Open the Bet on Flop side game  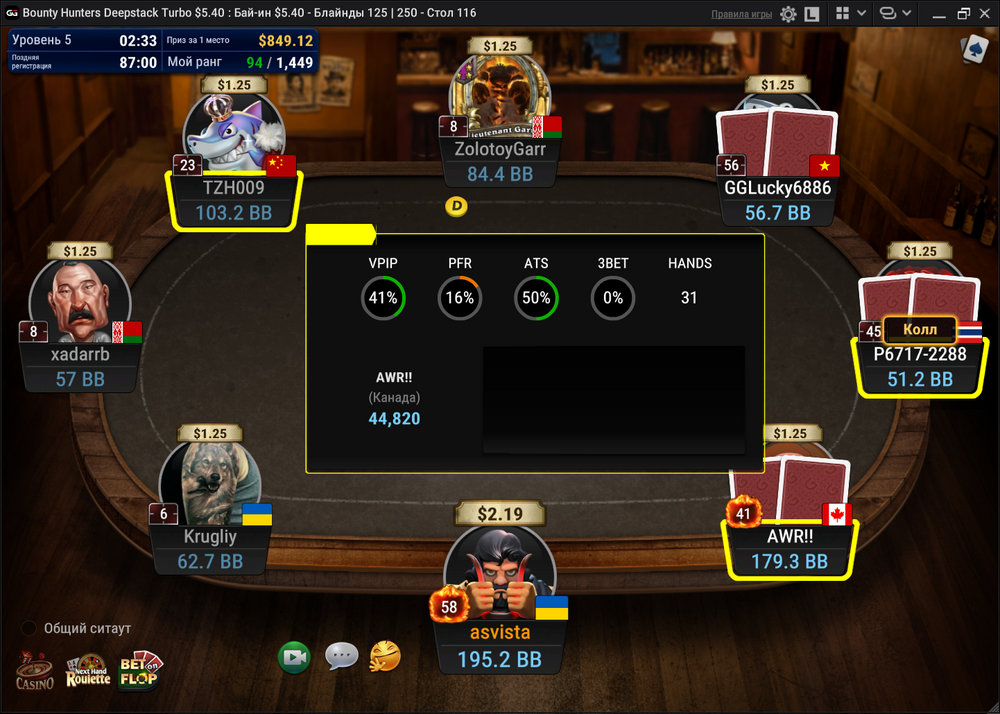(139, 672)
